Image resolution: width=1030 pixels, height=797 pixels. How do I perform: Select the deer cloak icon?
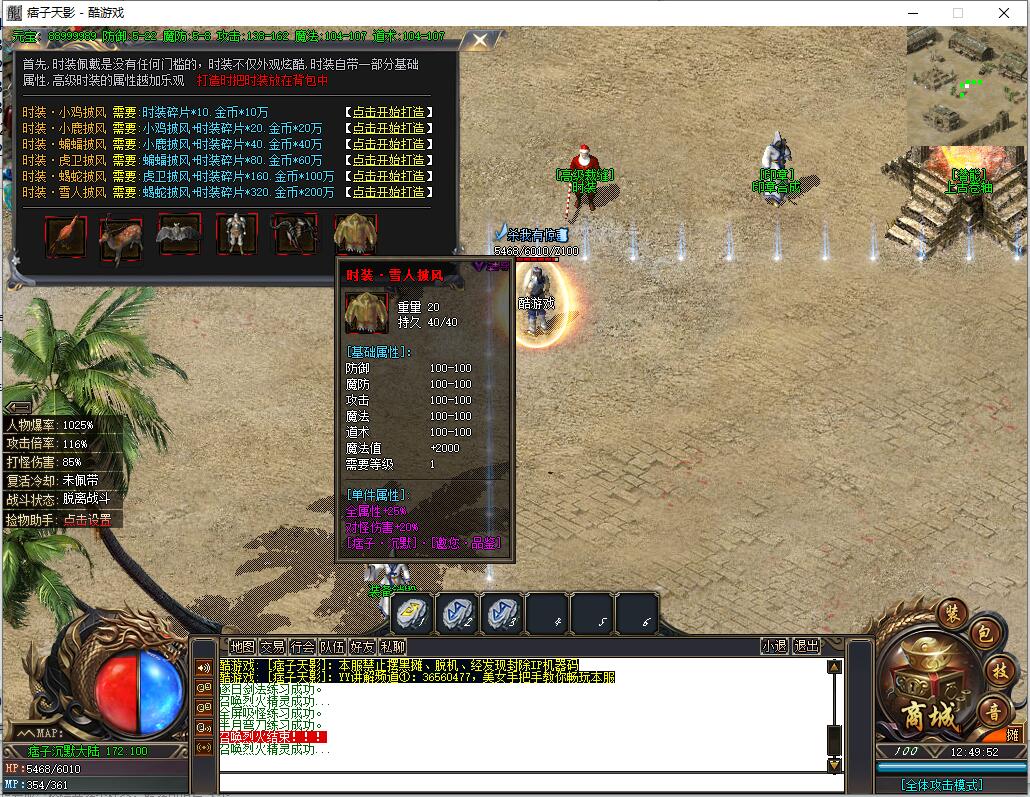point(121,237)
